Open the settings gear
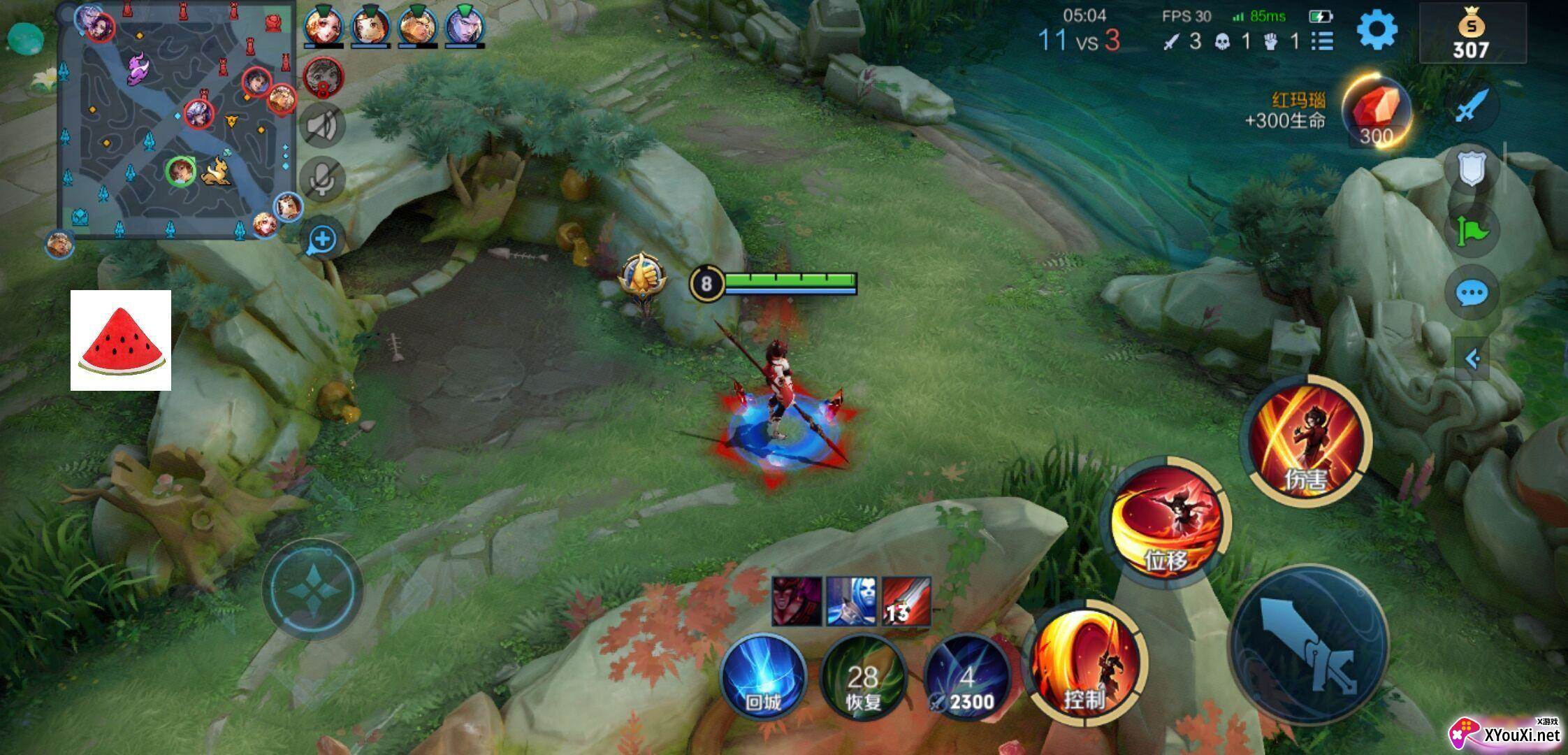Image resolution: width=1568 pixels, height=755 pixels. pos(1377,31)
